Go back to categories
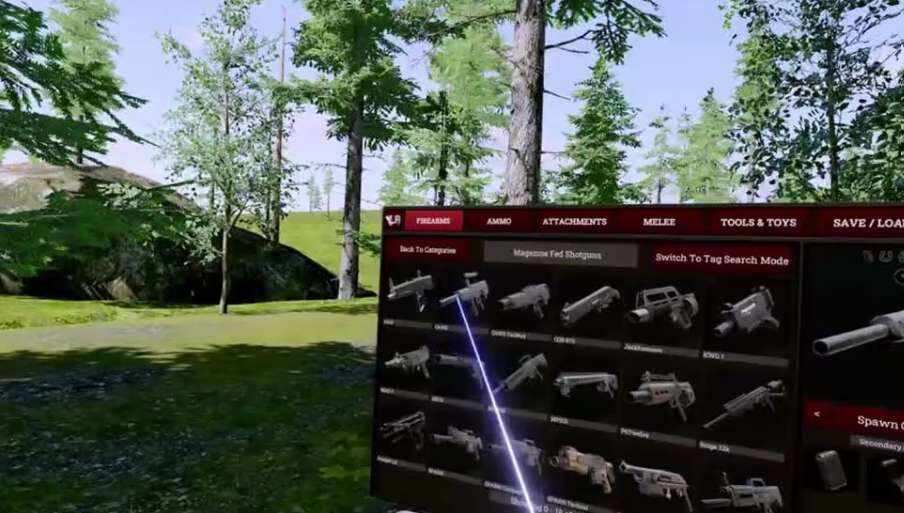Screen dimensions: 904x513 (x=427, y=250)
